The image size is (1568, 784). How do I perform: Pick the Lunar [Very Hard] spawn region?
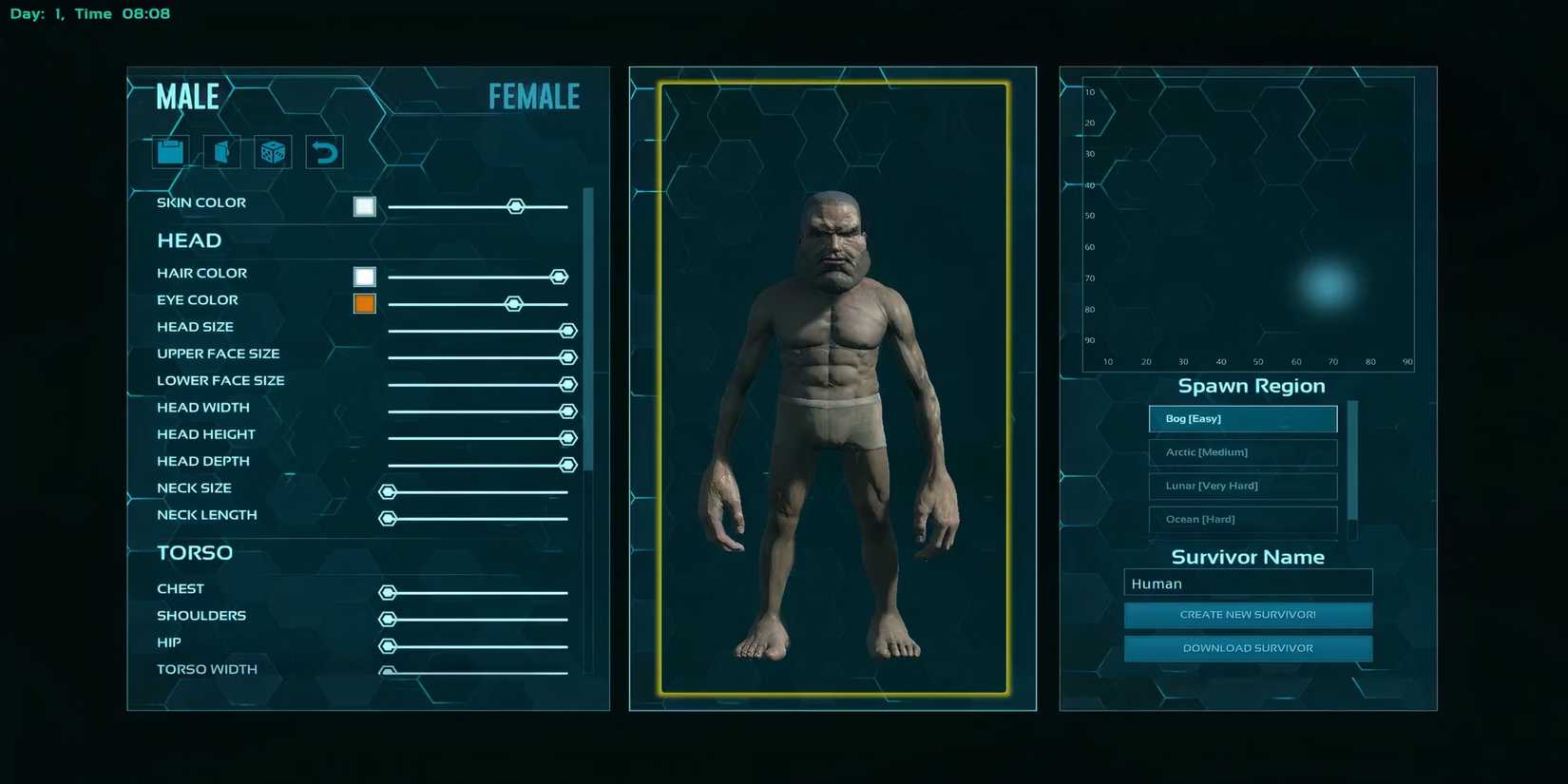(x=1242, y=486)
